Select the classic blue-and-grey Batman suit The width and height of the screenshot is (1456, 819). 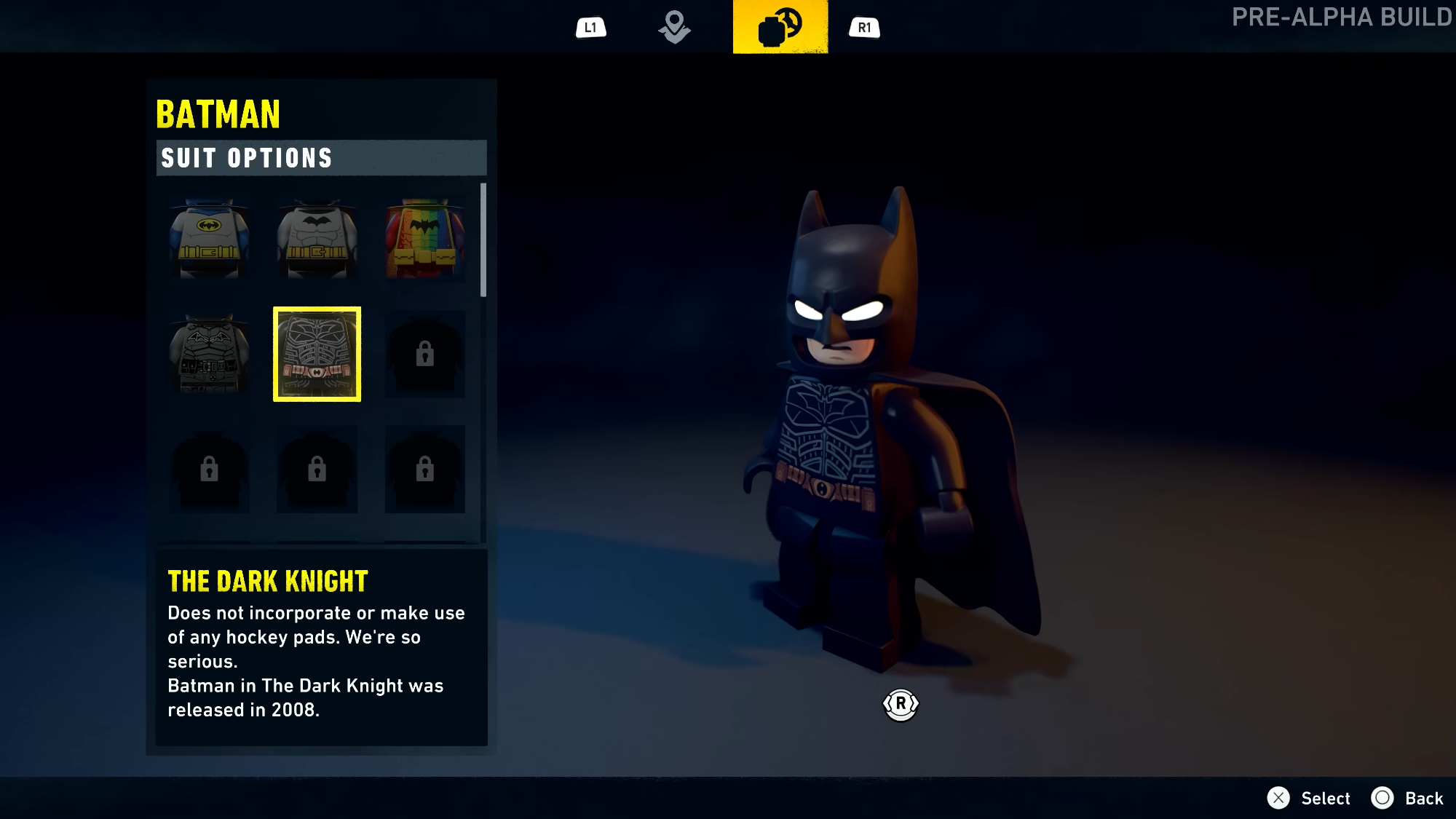(209, 239)
